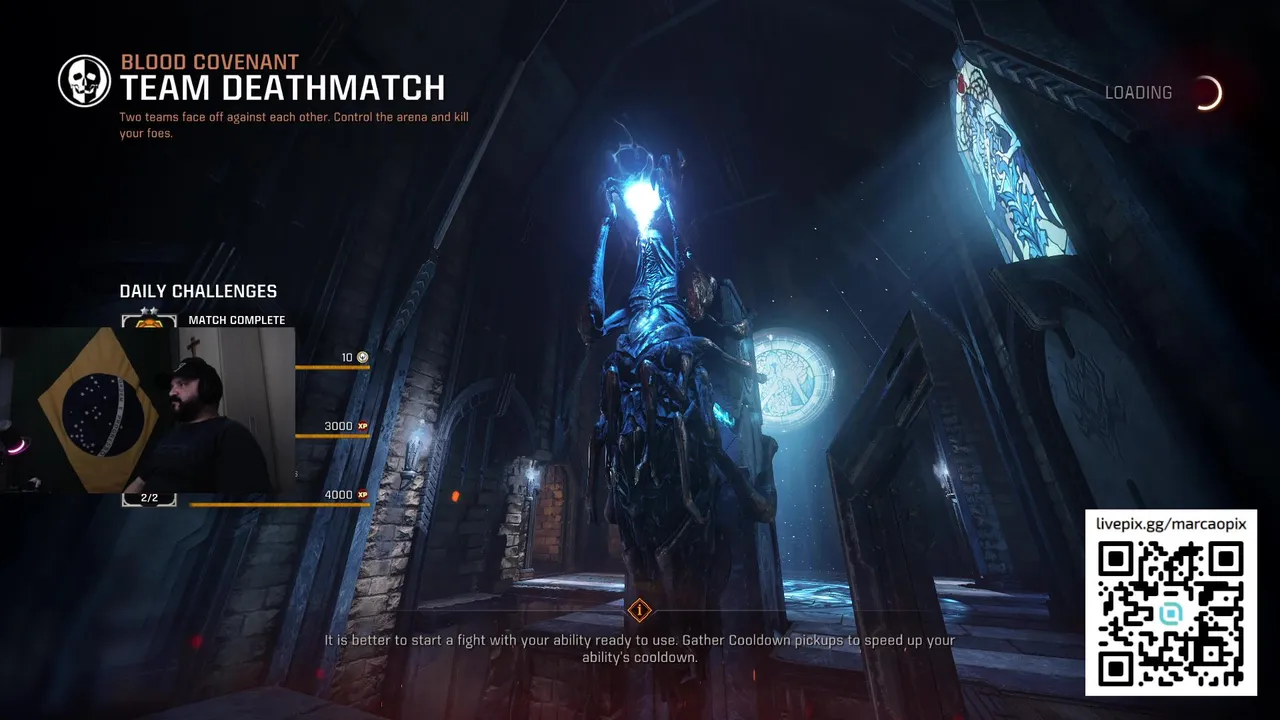Select the Match Complete daily challenge
Screen dimensions: 1280x720
(x=236, y=320)
